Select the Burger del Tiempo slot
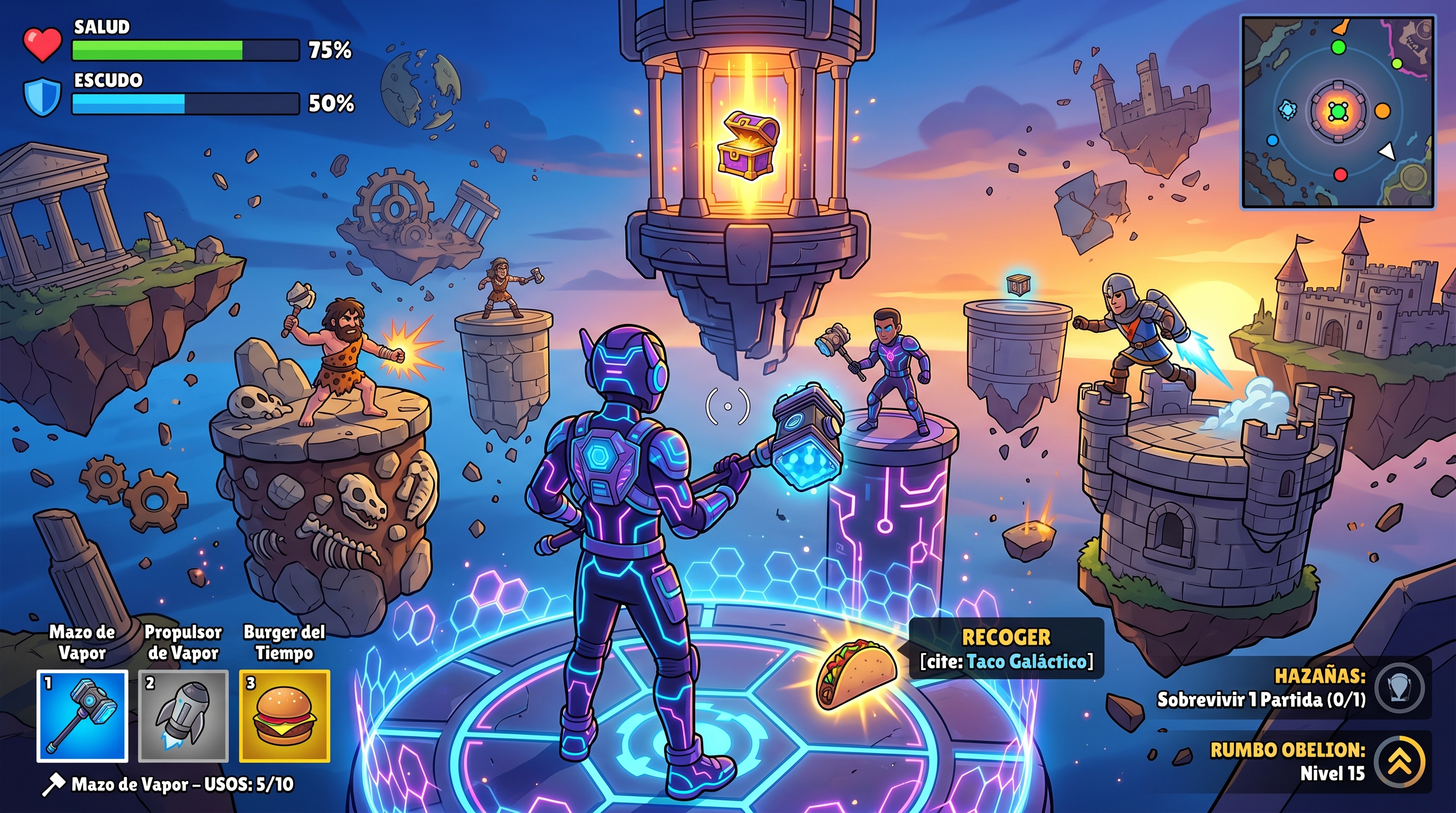 pyautogui.click(x=284, y=716)
